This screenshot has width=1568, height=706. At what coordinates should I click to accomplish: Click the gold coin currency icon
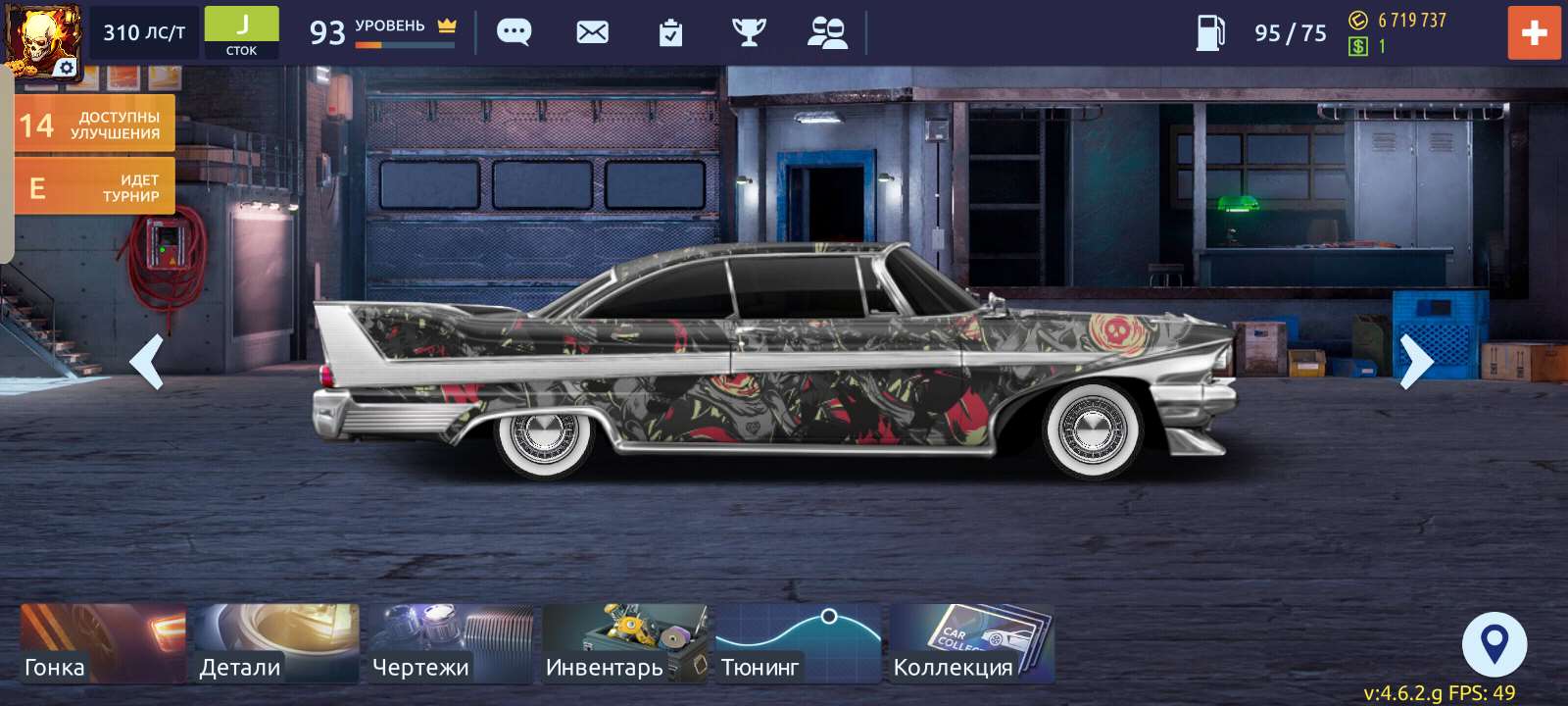pos(1359,20)
